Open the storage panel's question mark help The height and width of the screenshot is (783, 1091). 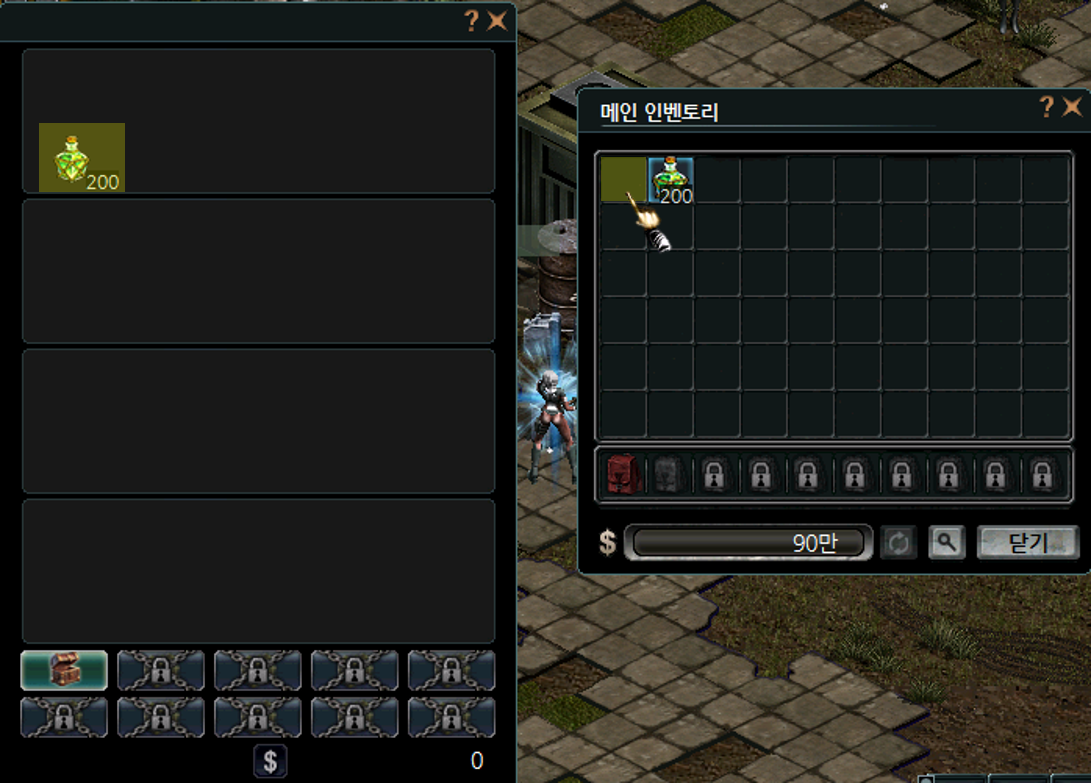pyautogui.click(x=472, y=21)
